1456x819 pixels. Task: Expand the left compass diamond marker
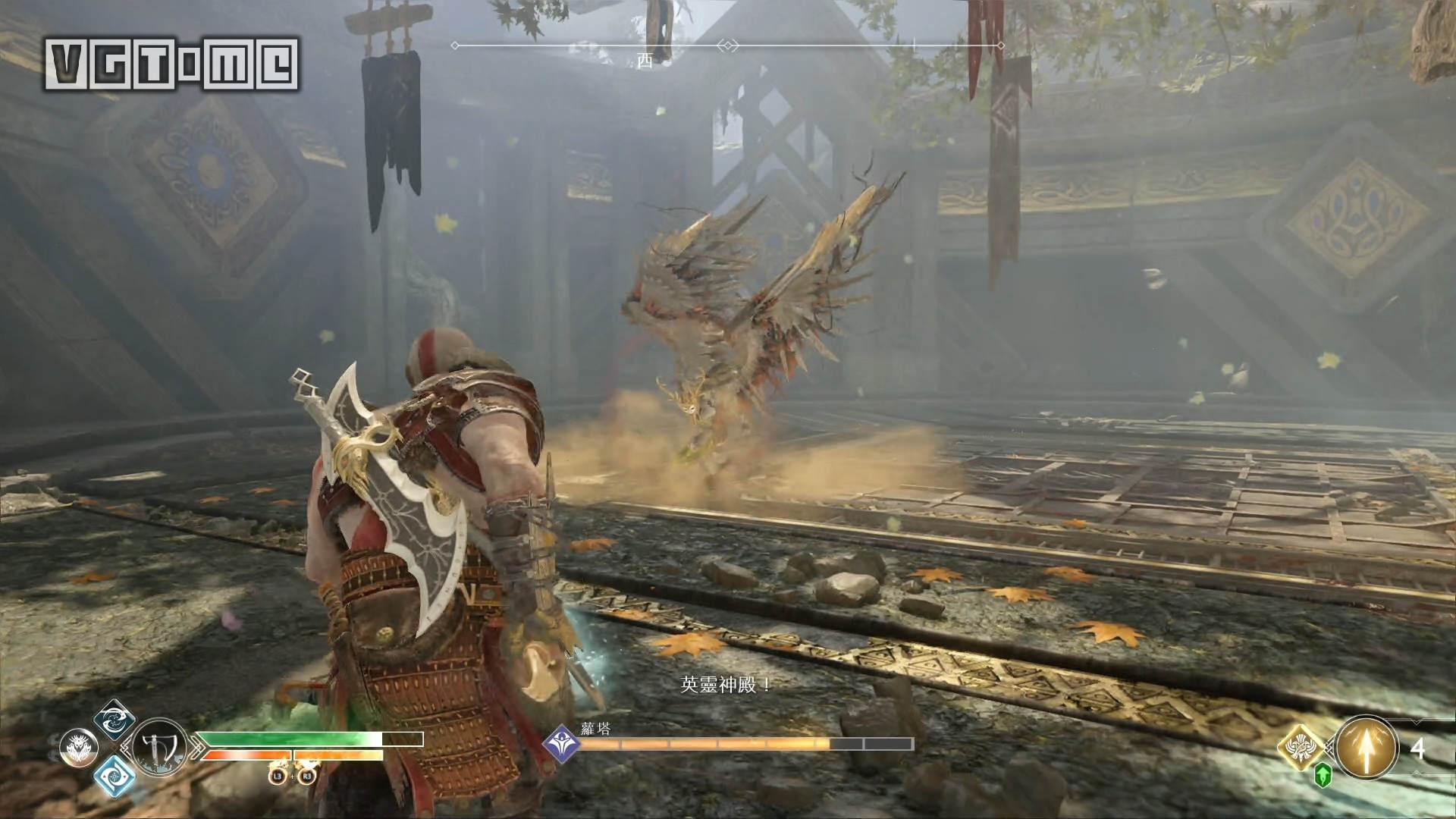click(455, 45)
